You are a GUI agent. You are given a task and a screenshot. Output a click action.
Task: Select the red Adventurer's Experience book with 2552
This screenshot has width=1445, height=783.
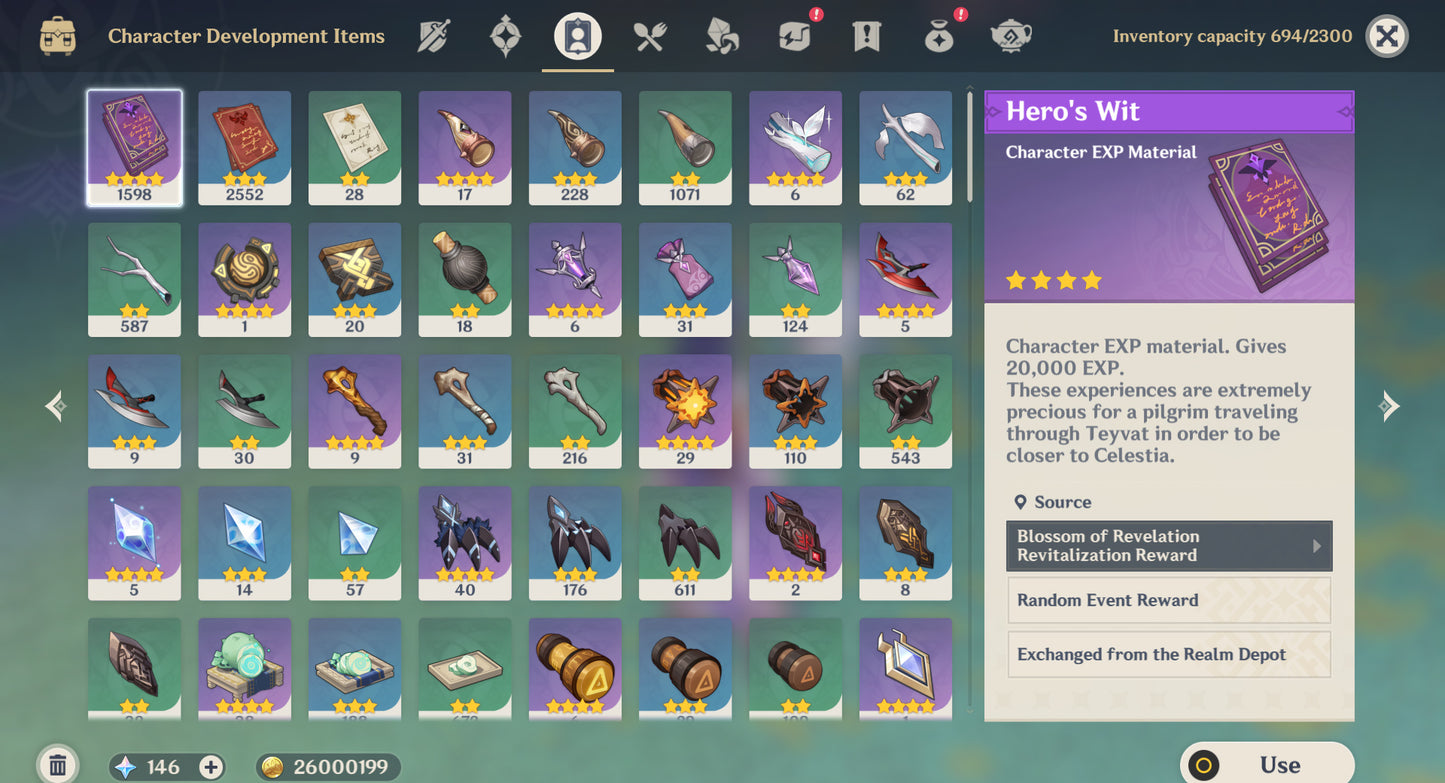tap(244, 148)
